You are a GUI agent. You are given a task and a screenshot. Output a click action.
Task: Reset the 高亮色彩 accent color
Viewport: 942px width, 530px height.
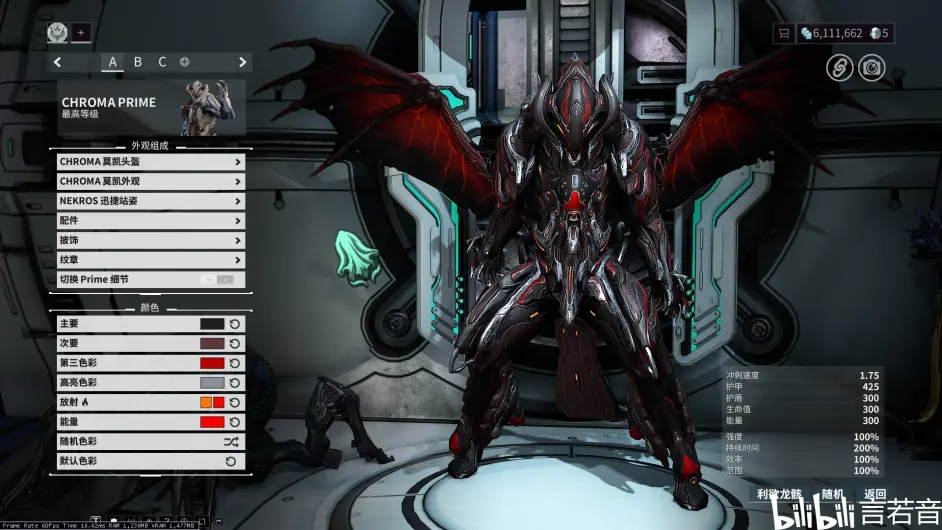pos(234,383)
